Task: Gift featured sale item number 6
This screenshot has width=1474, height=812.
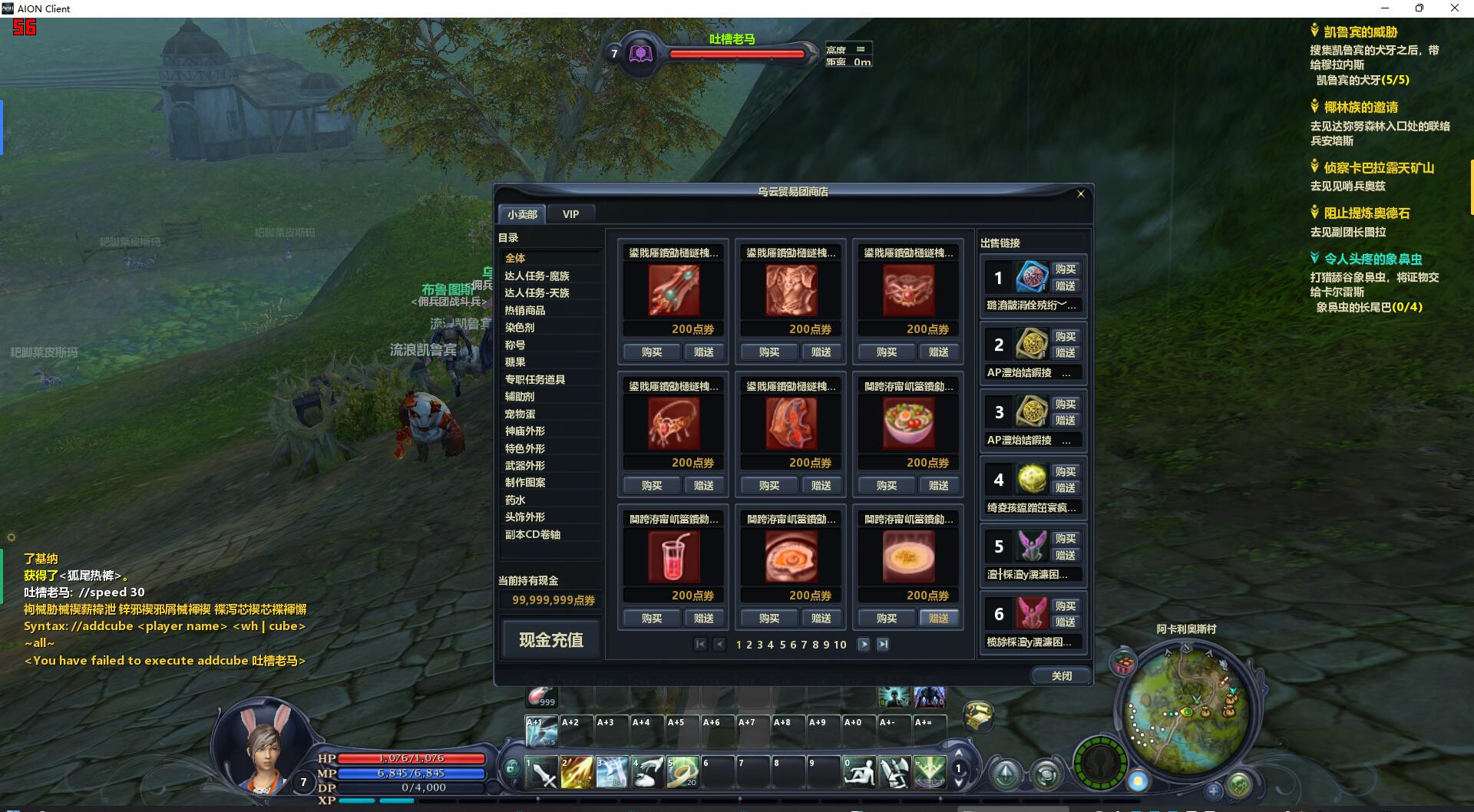Action: (1065, 622)
